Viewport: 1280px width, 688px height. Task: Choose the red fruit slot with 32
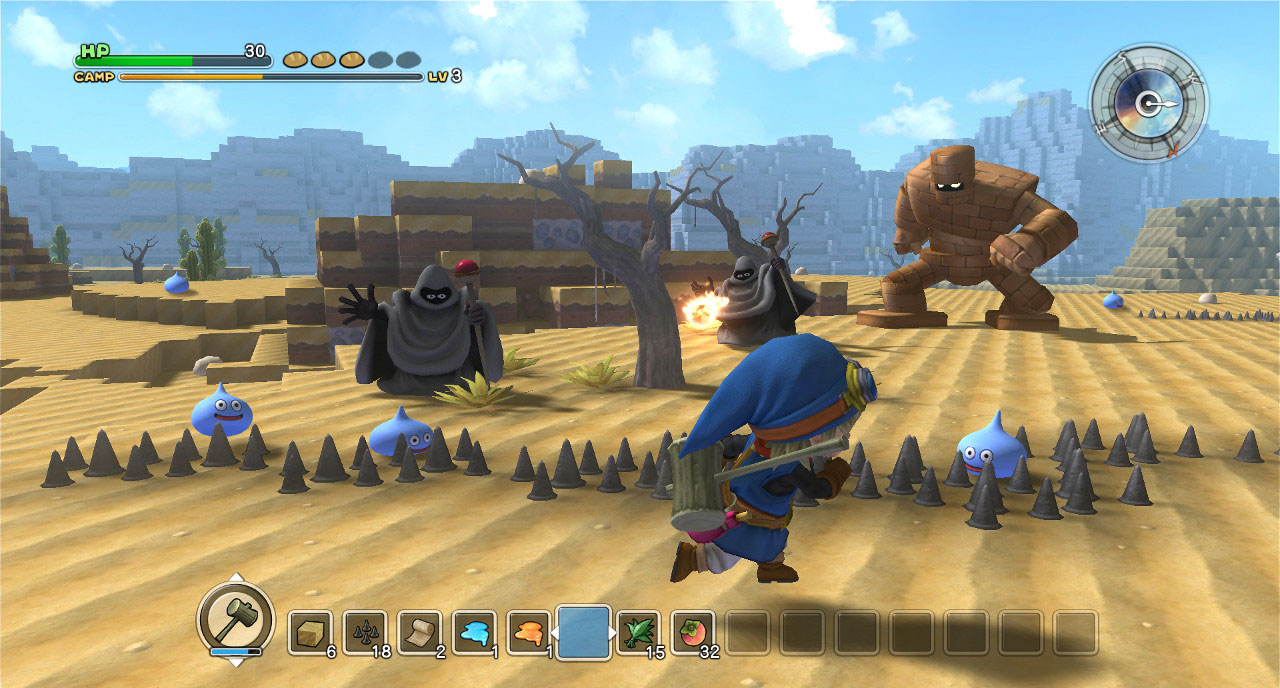(692, 632)
